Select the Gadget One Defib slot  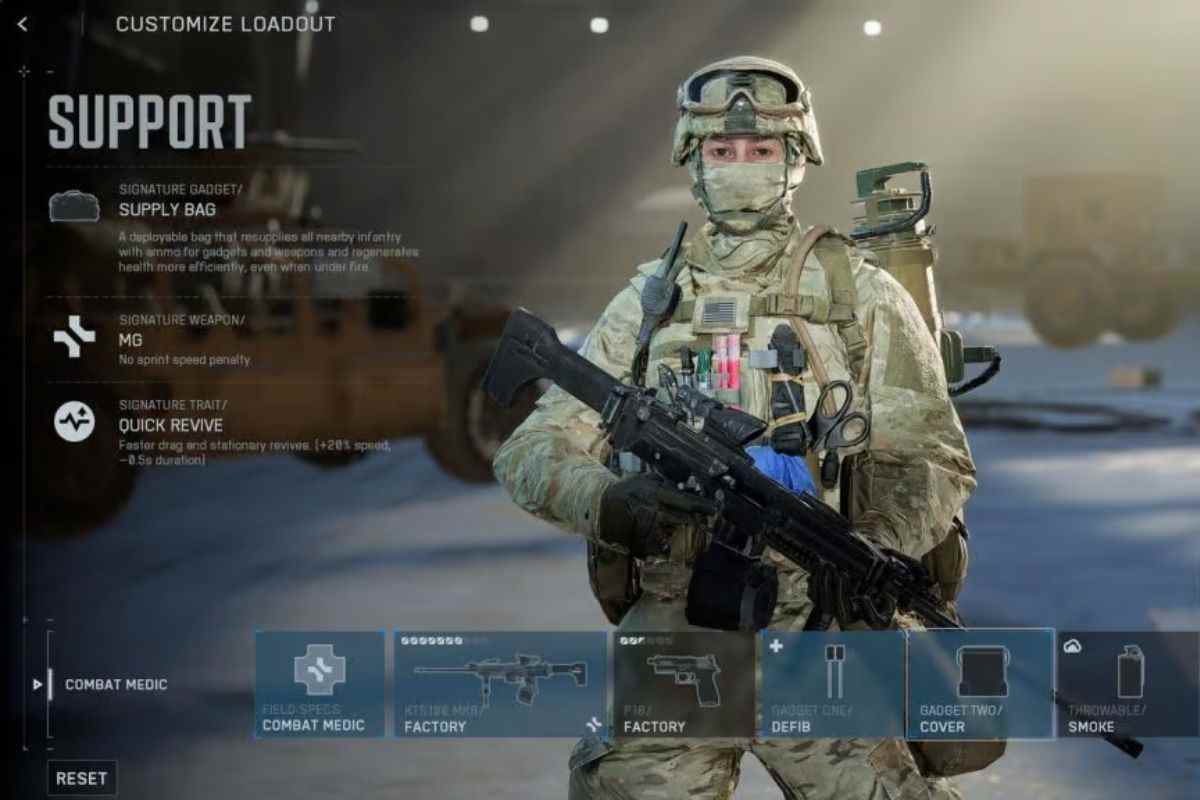[833, 684]
